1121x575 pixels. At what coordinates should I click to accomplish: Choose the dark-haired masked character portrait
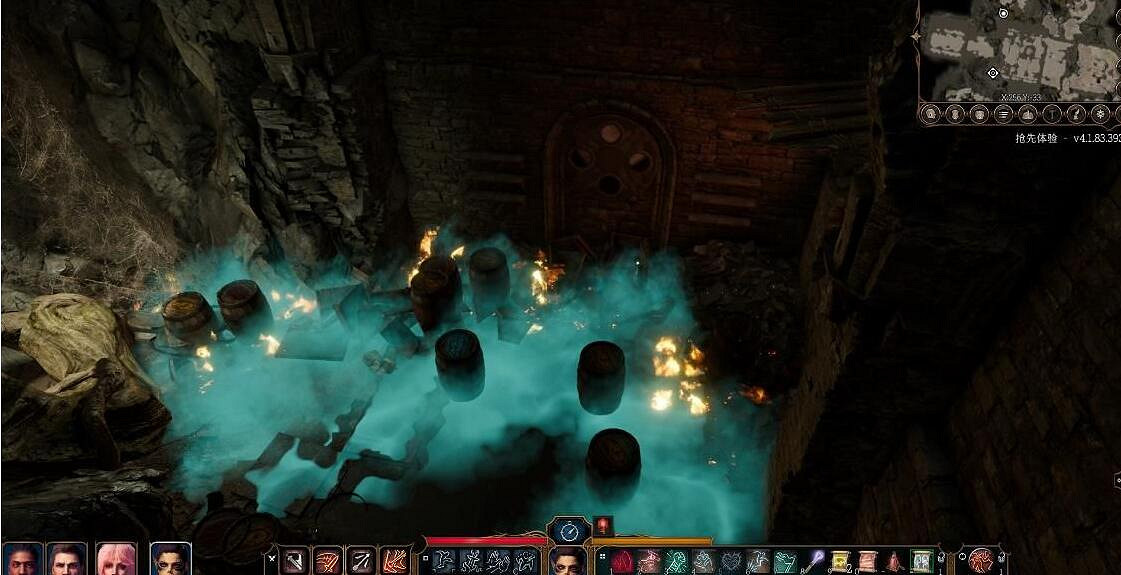pyautogui.click(x=170, y=559)
